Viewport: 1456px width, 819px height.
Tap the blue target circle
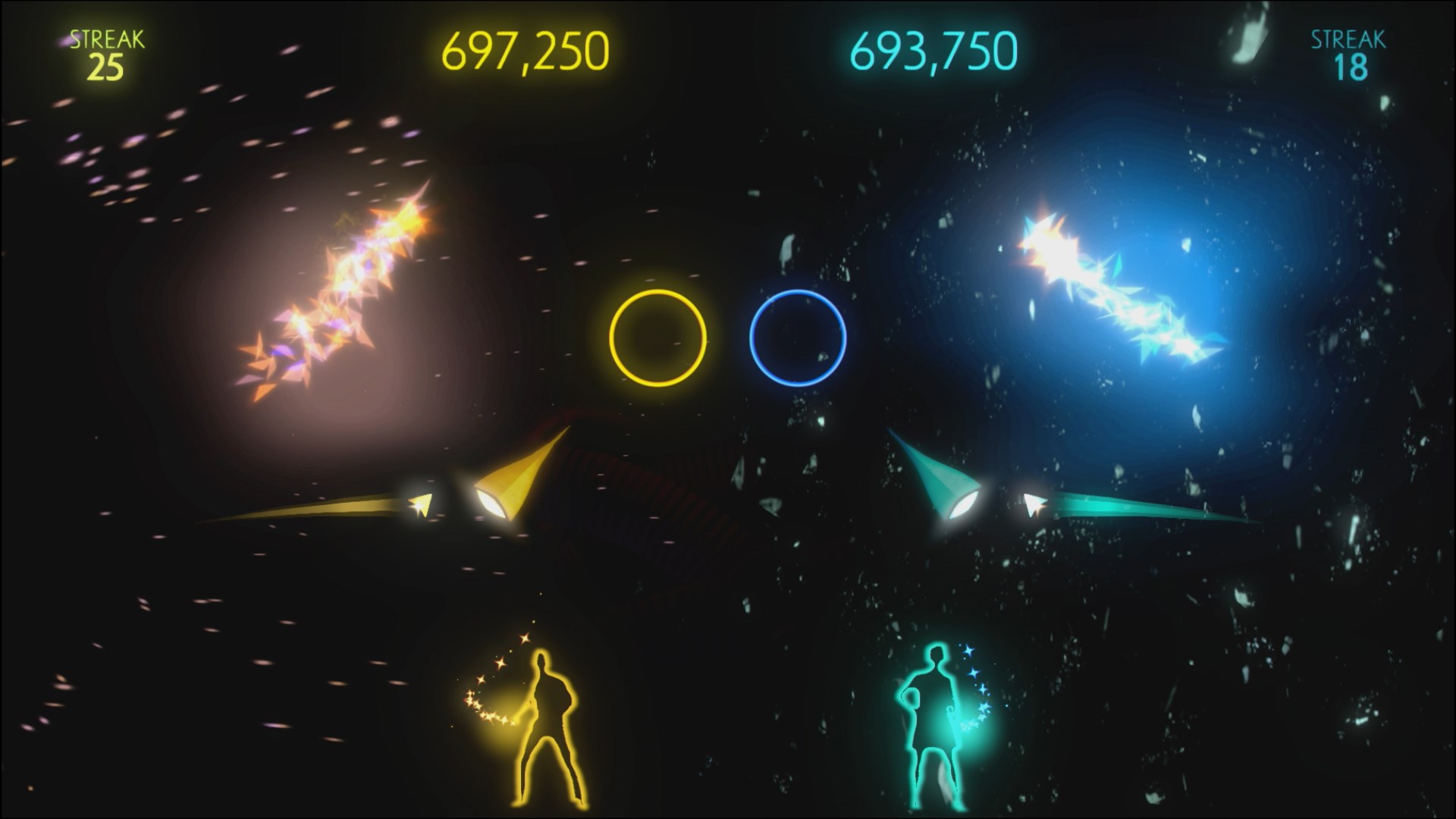(797, 340)
